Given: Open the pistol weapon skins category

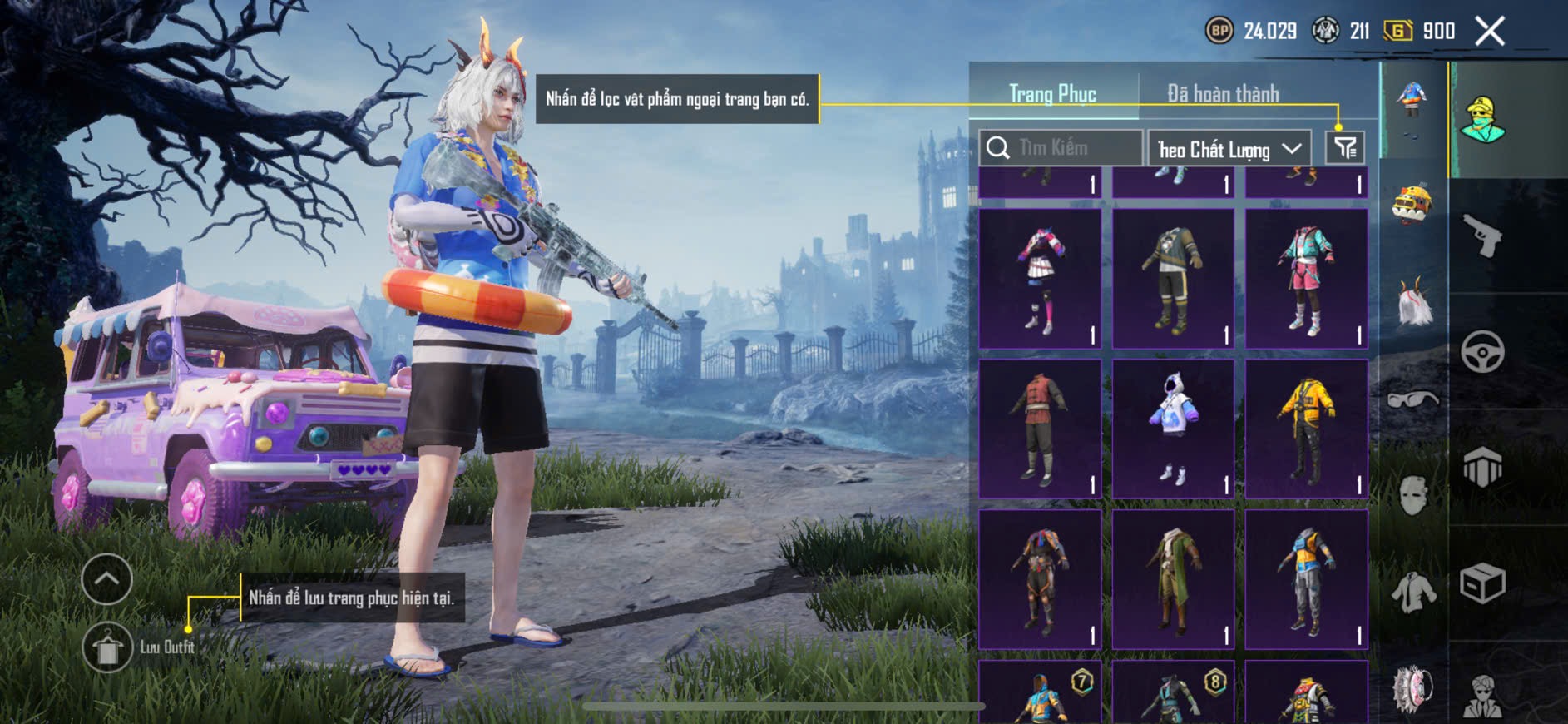Looking at the screenshot, I should 1482,235.
